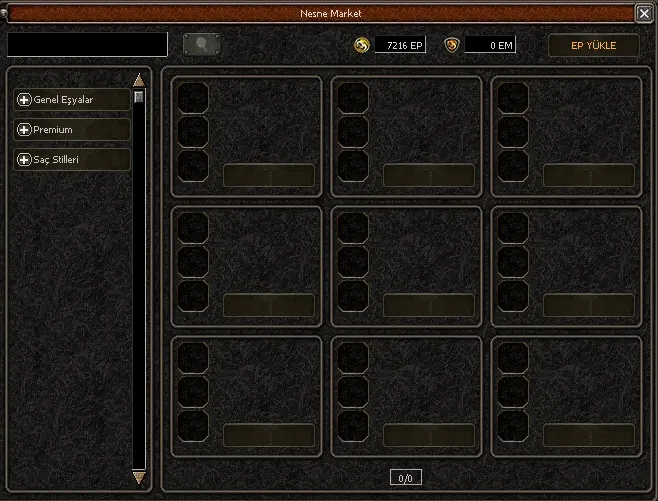Click the category list's down arrow

pos(139,478)
